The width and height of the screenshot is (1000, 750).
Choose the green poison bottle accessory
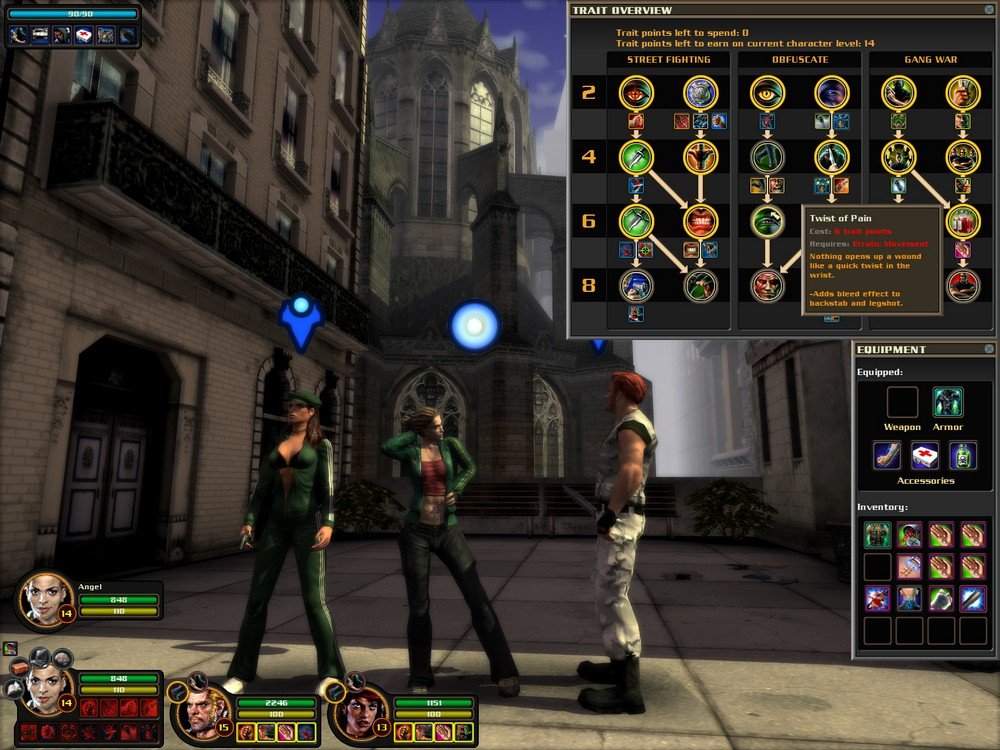tap(963, 456)
